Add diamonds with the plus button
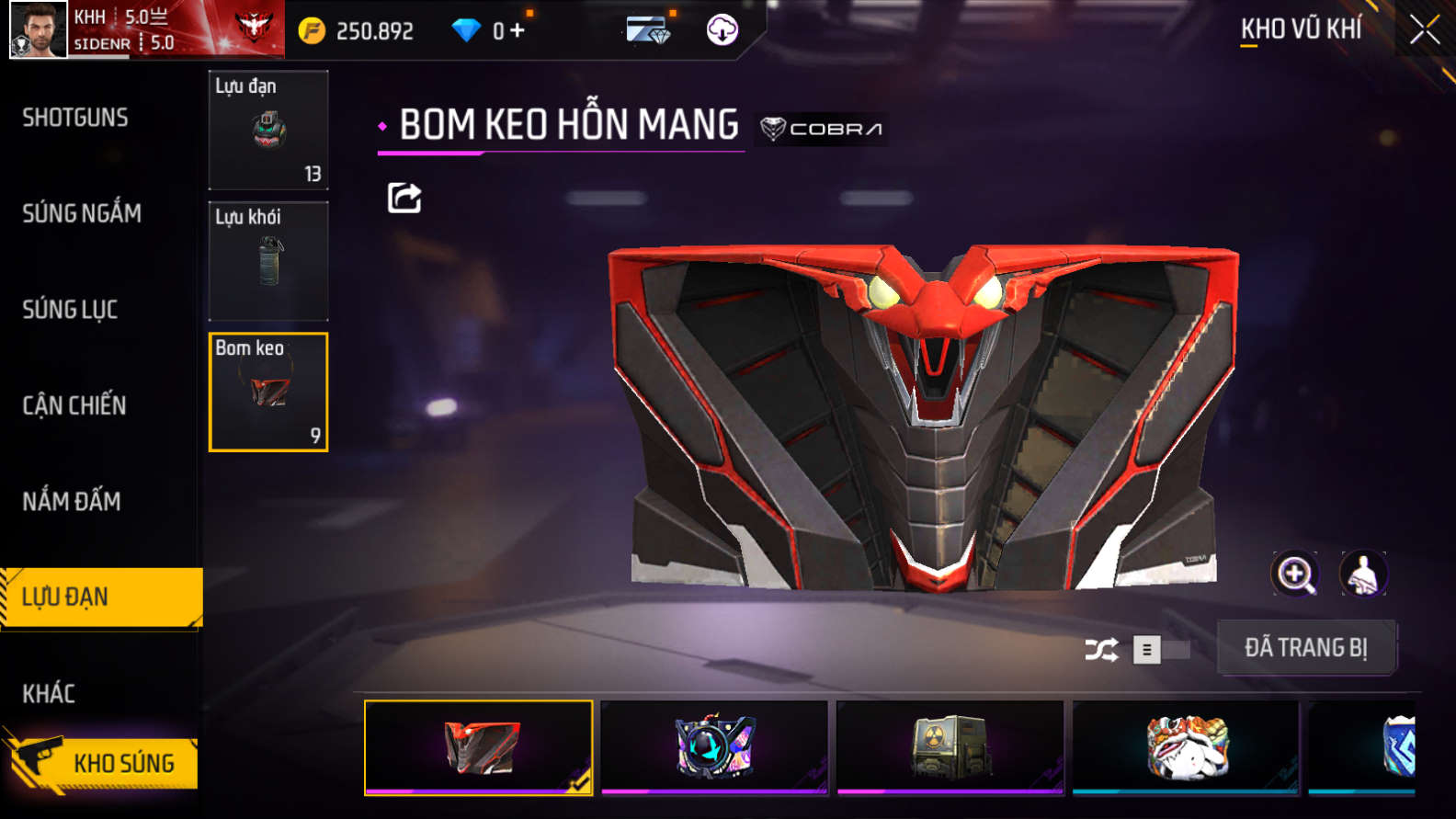The width and height of the screenshot is (1456, 819). coord(518,30)
